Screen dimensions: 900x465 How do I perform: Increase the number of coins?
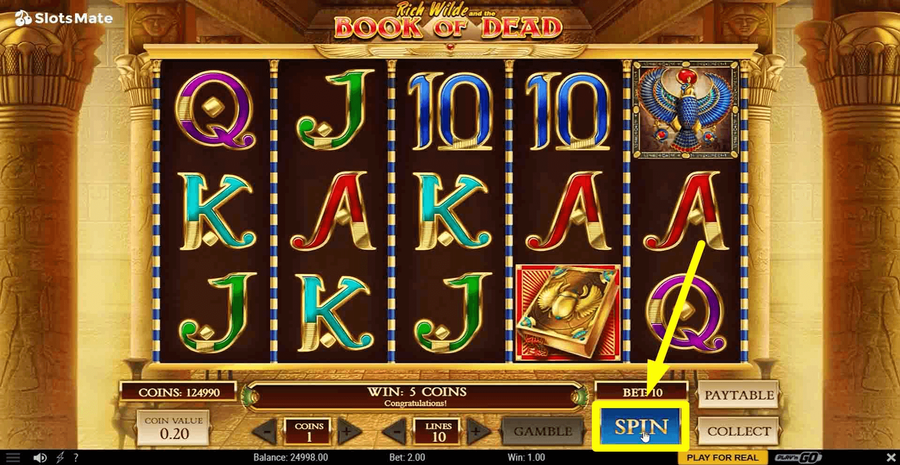click(345, 432)
